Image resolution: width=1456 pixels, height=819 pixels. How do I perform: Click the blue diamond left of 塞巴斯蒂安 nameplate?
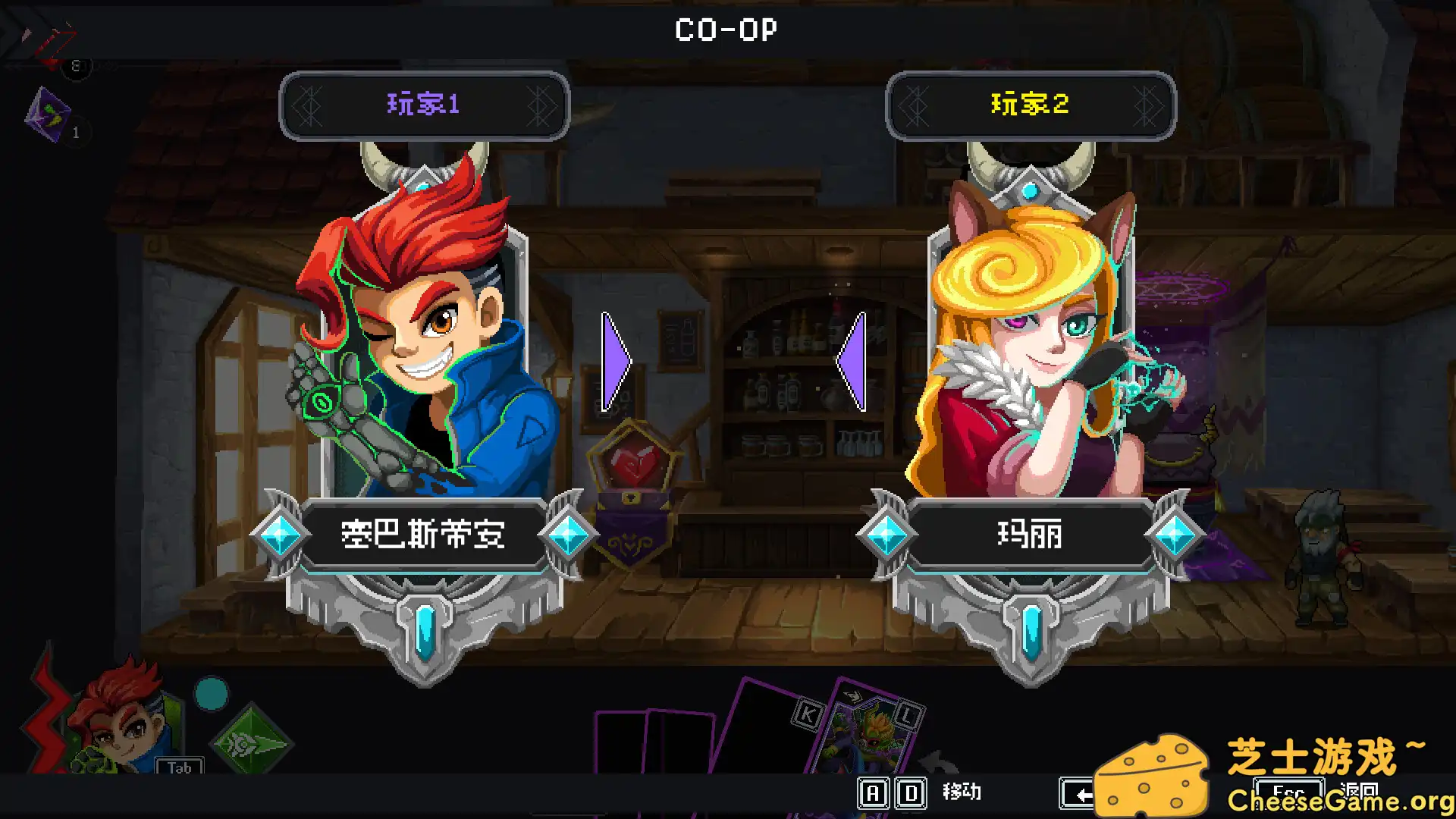pos(282,535)
